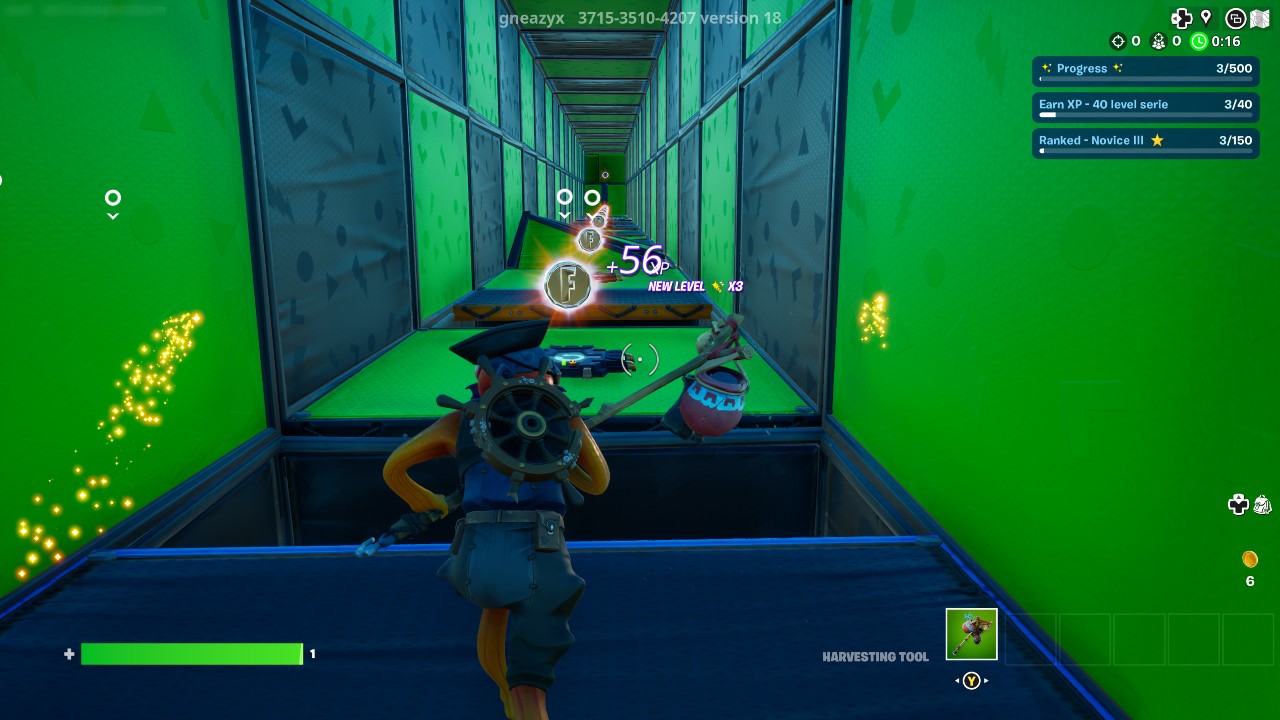Click the eliminations crosshair counter icon
The width and height of the screenshot is (1280, 720).
[1117, 42]
